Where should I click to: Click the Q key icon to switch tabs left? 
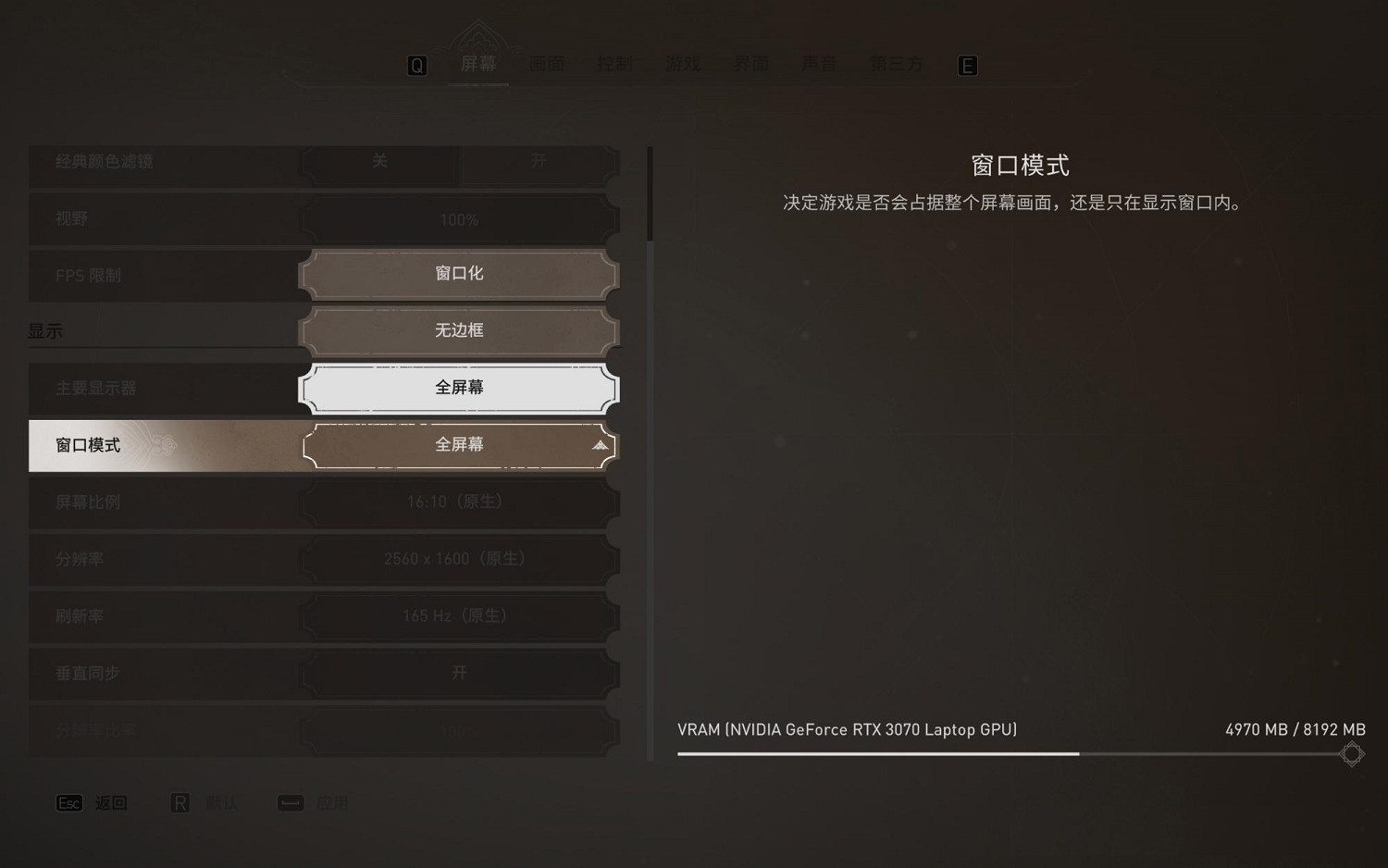pyautogui.click(x=417, y=65)
